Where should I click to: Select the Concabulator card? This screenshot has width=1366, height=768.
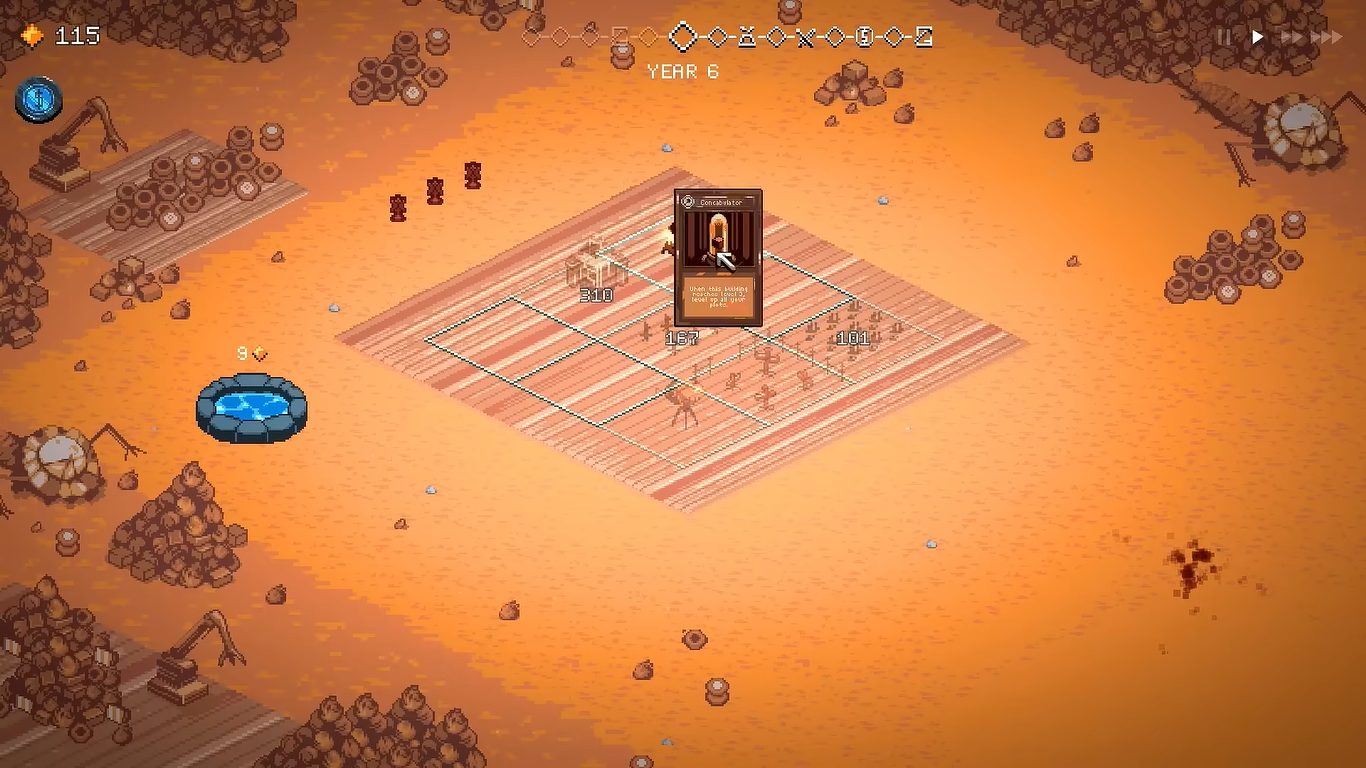(x=718, y=258)
